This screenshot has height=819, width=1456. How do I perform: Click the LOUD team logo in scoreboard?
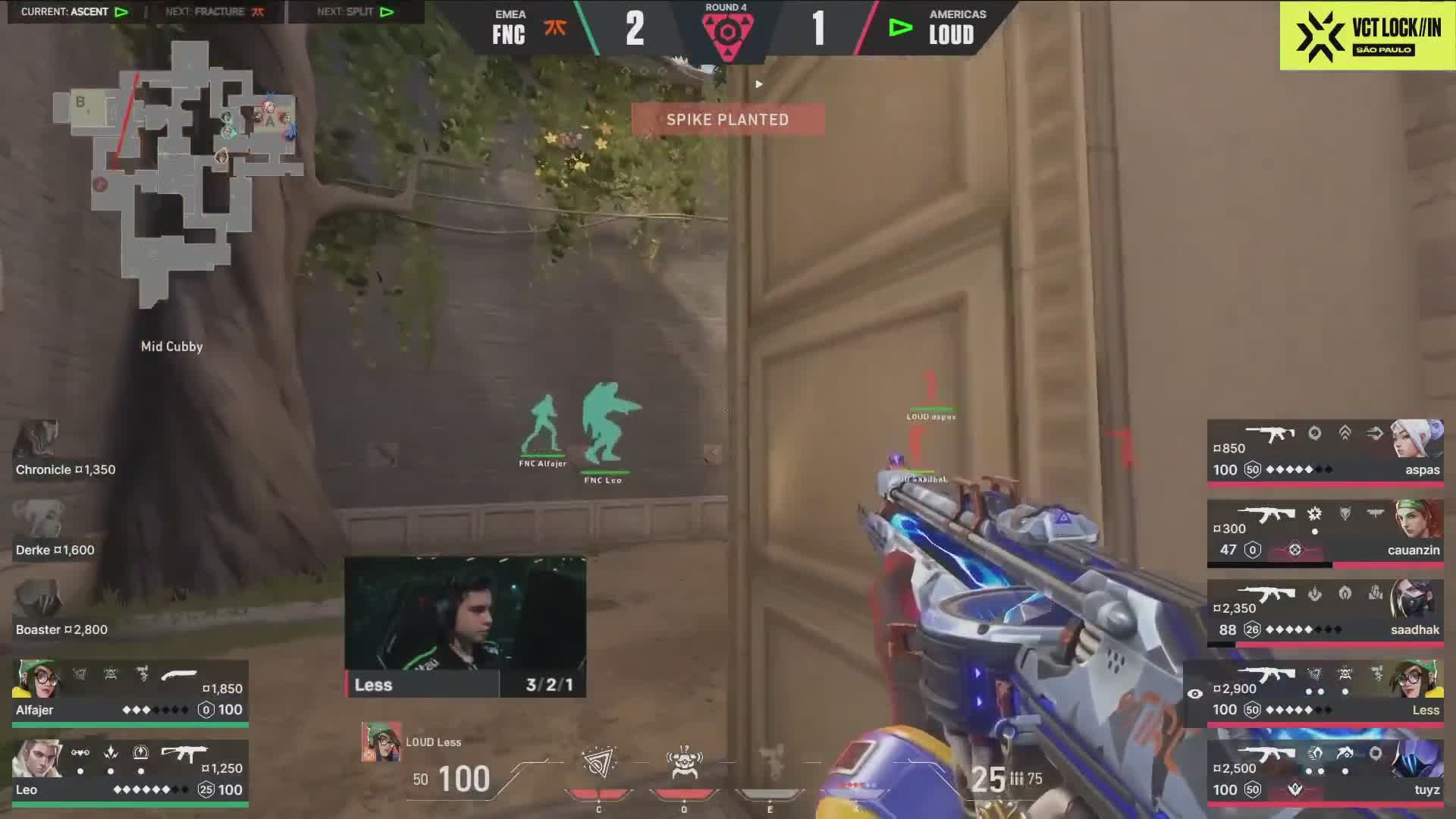(900, 29)
